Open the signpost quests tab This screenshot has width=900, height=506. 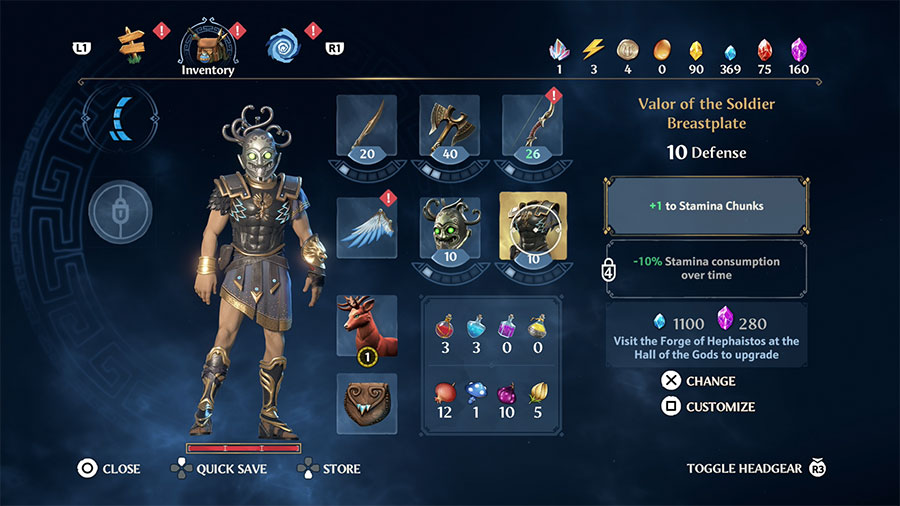[132, 42]
